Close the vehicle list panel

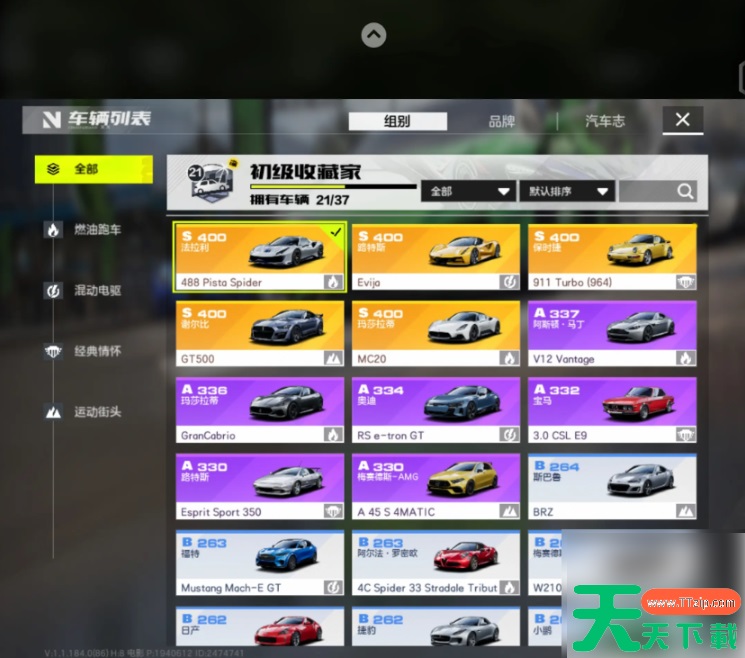click(x=682, y=120)
